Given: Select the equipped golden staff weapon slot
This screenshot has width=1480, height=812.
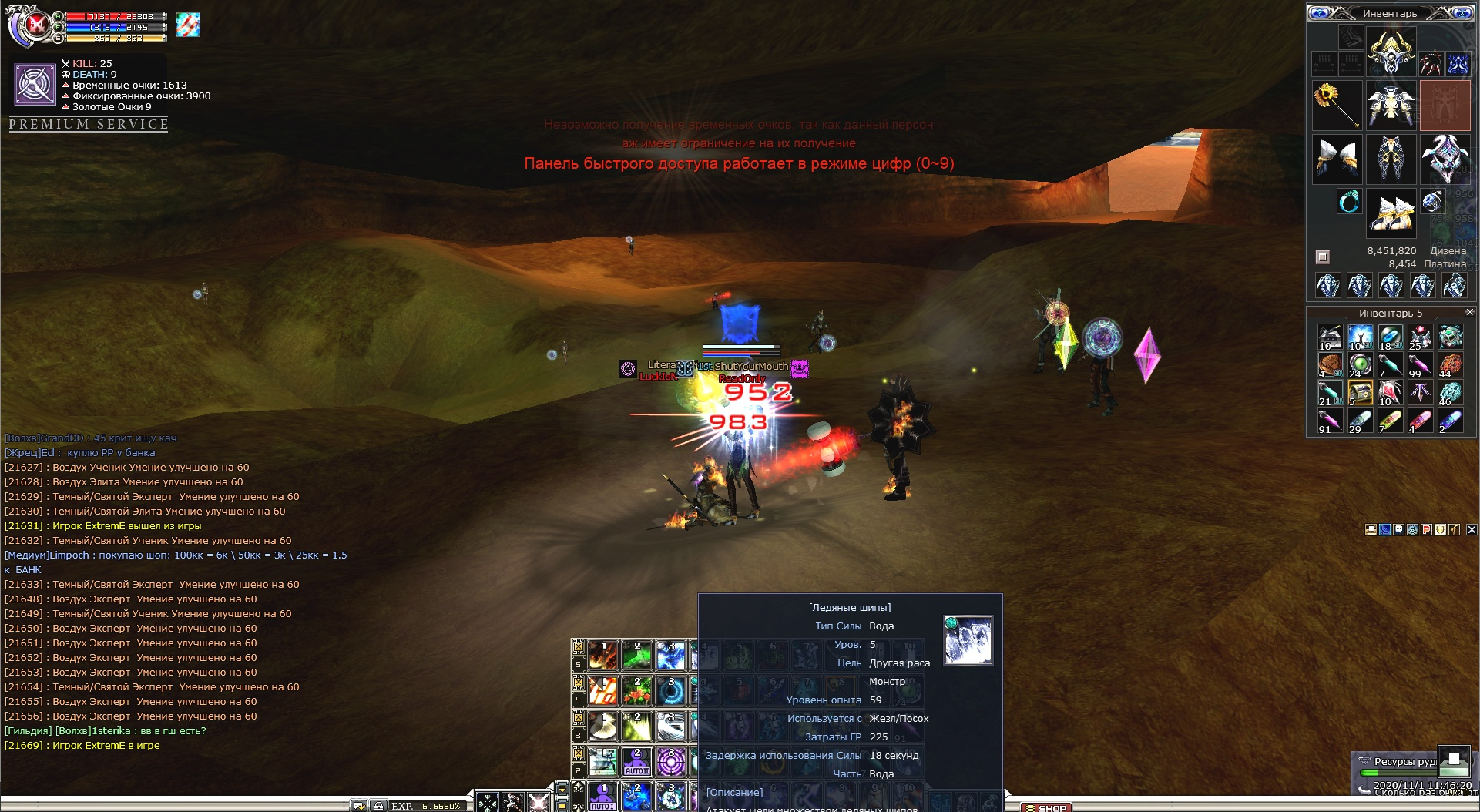Looking at the screenshot, I should 1337,105.
